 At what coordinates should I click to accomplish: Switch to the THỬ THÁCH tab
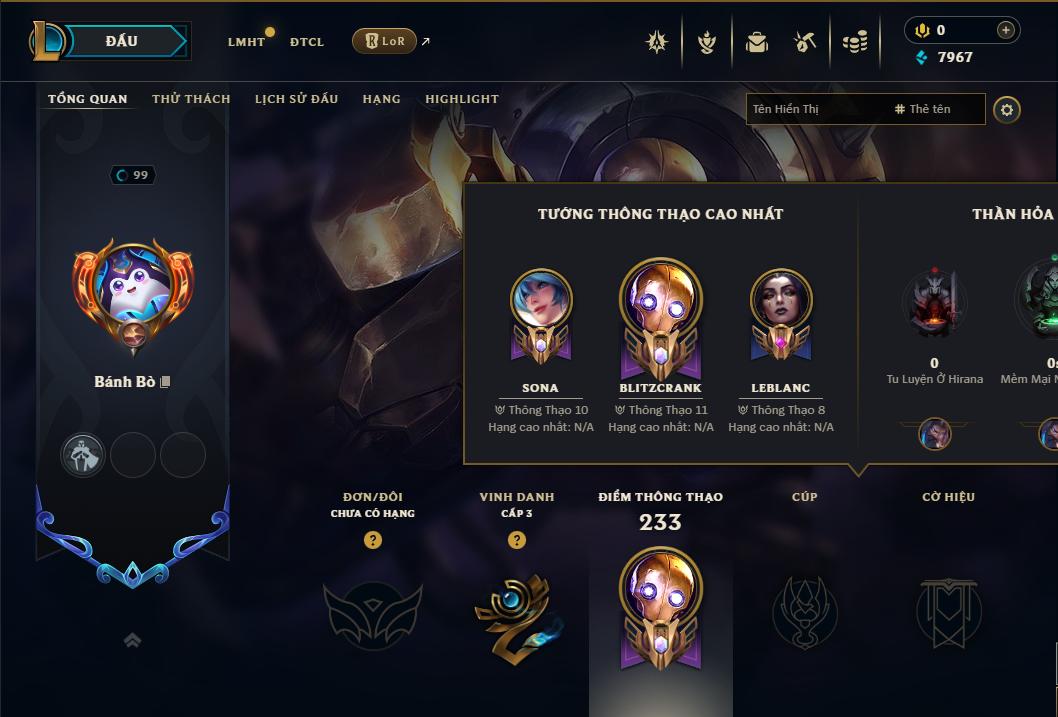point(191,99)
